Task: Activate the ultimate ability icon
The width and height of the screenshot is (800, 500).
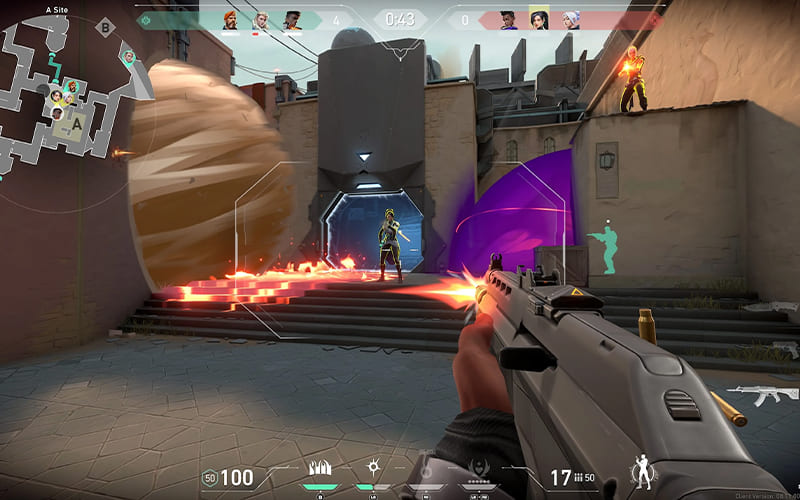Action: tap(477, 467)
